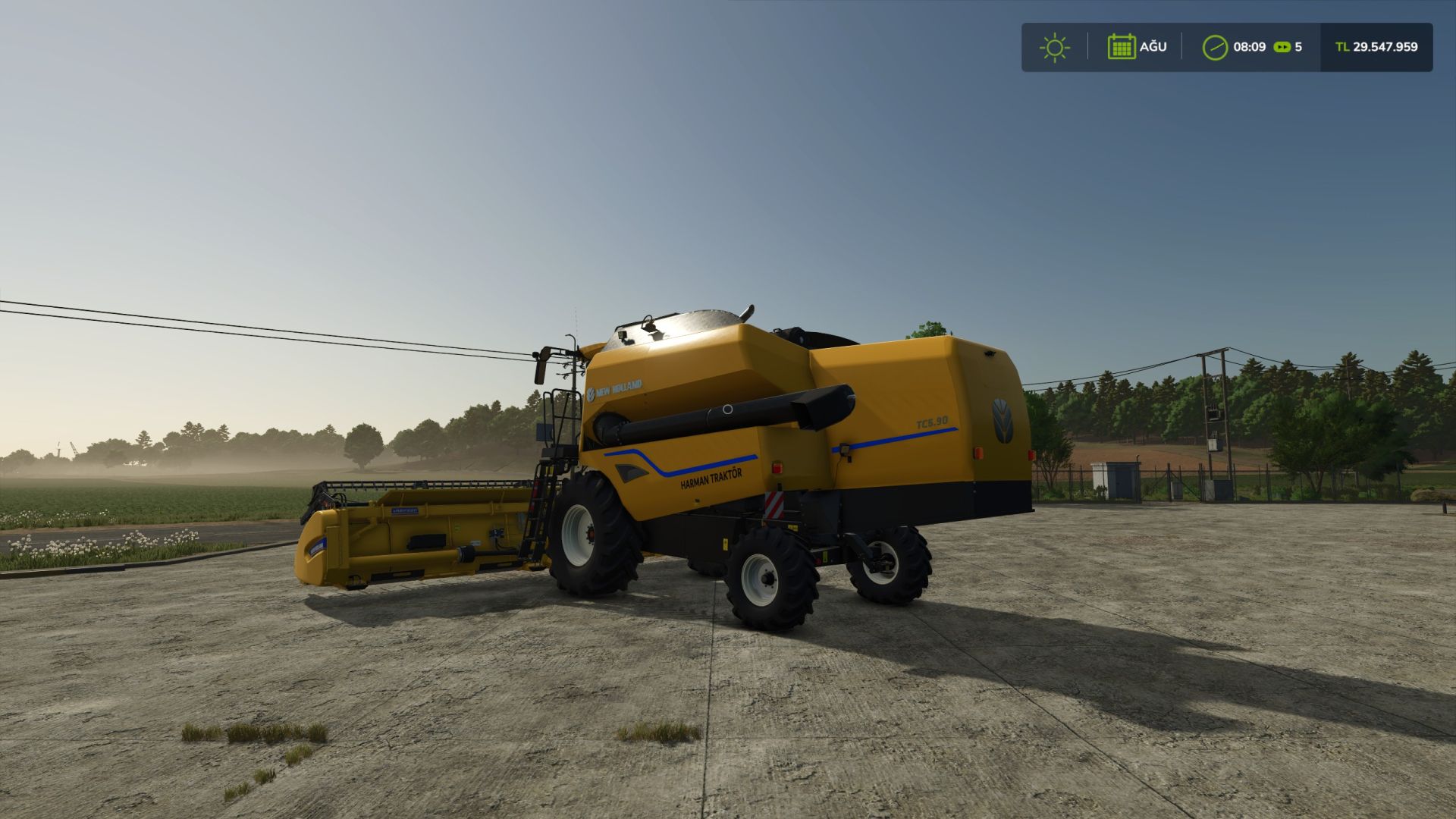Click the TL money balance display
This screenshot has width=1456, height=819.
click(1384, 47)
